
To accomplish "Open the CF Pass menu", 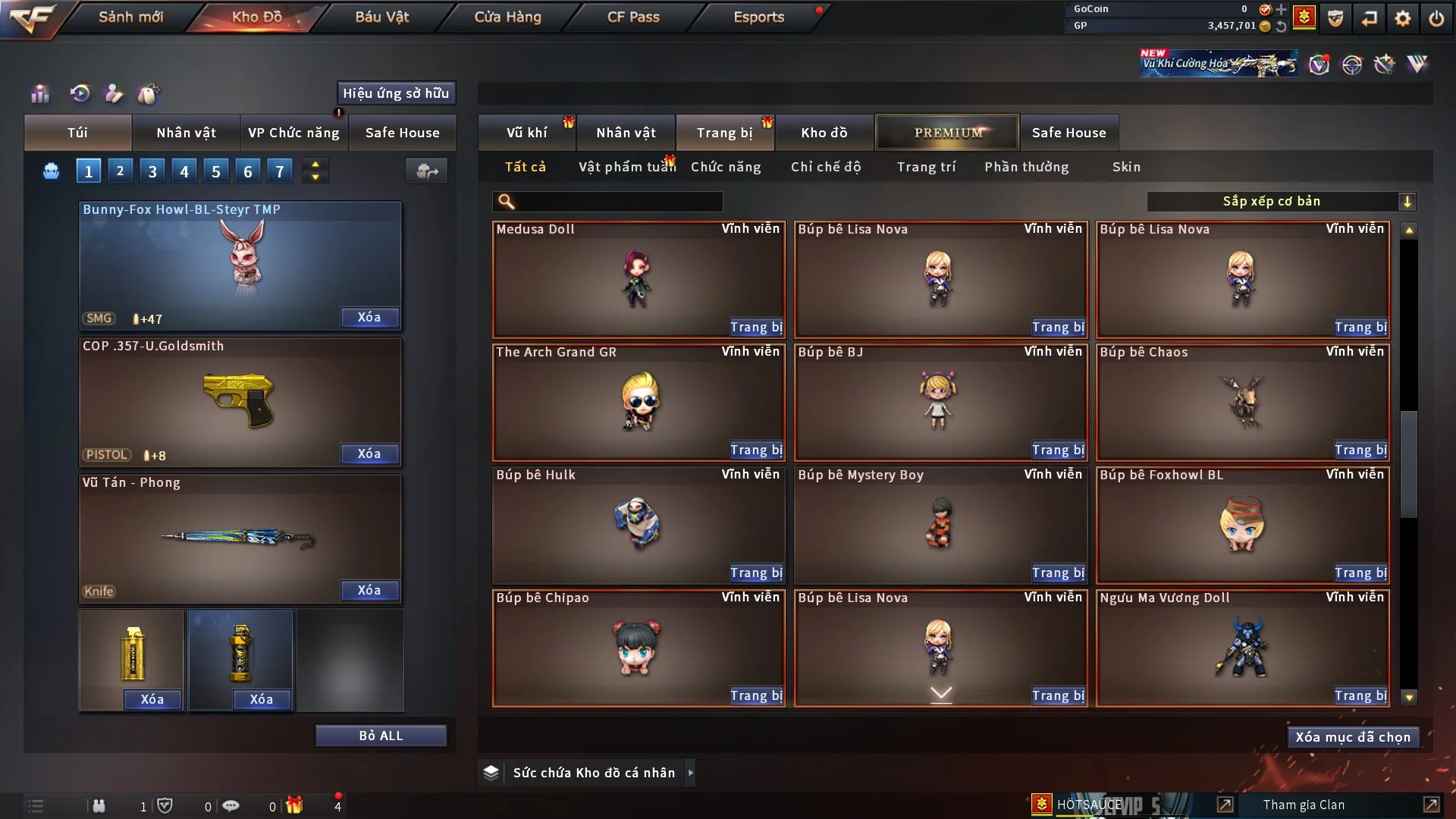I will point(633,17).
